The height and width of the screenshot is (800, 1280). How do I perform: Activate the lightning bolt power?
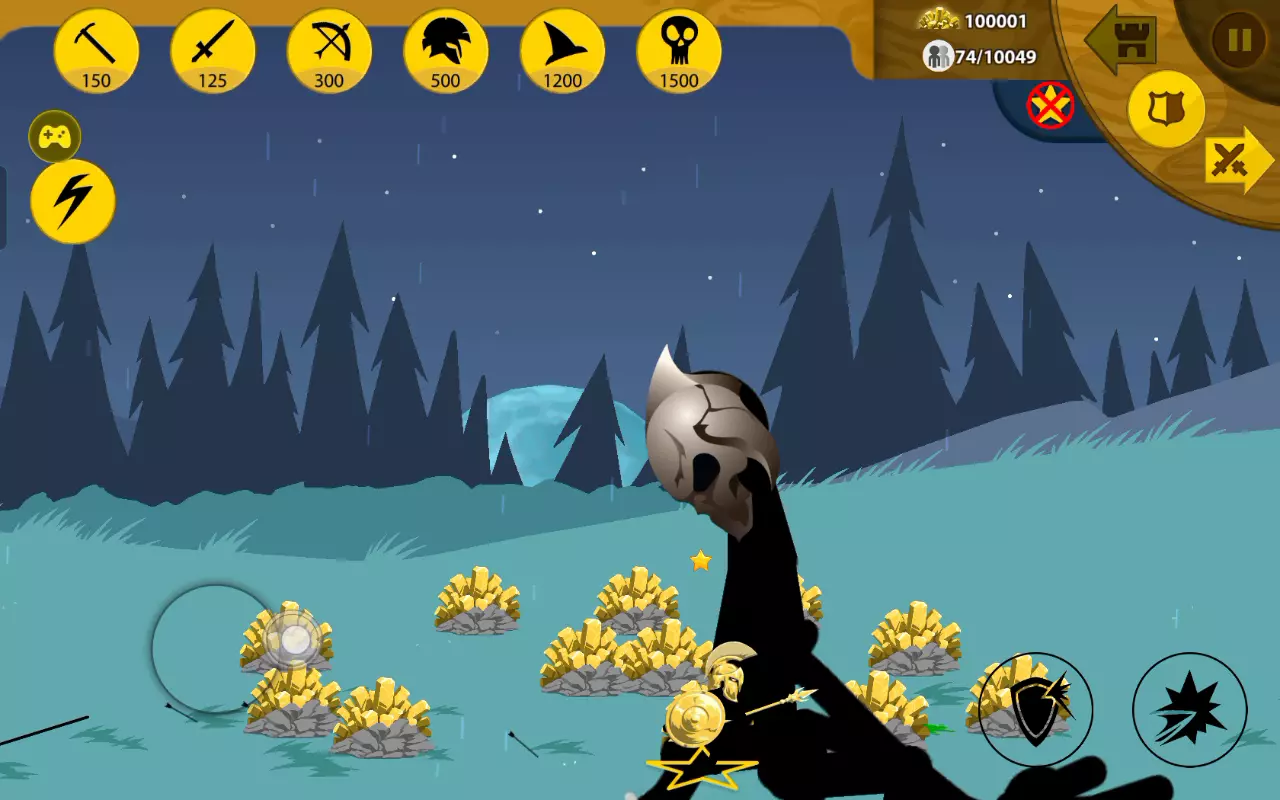tap(73, 201)
